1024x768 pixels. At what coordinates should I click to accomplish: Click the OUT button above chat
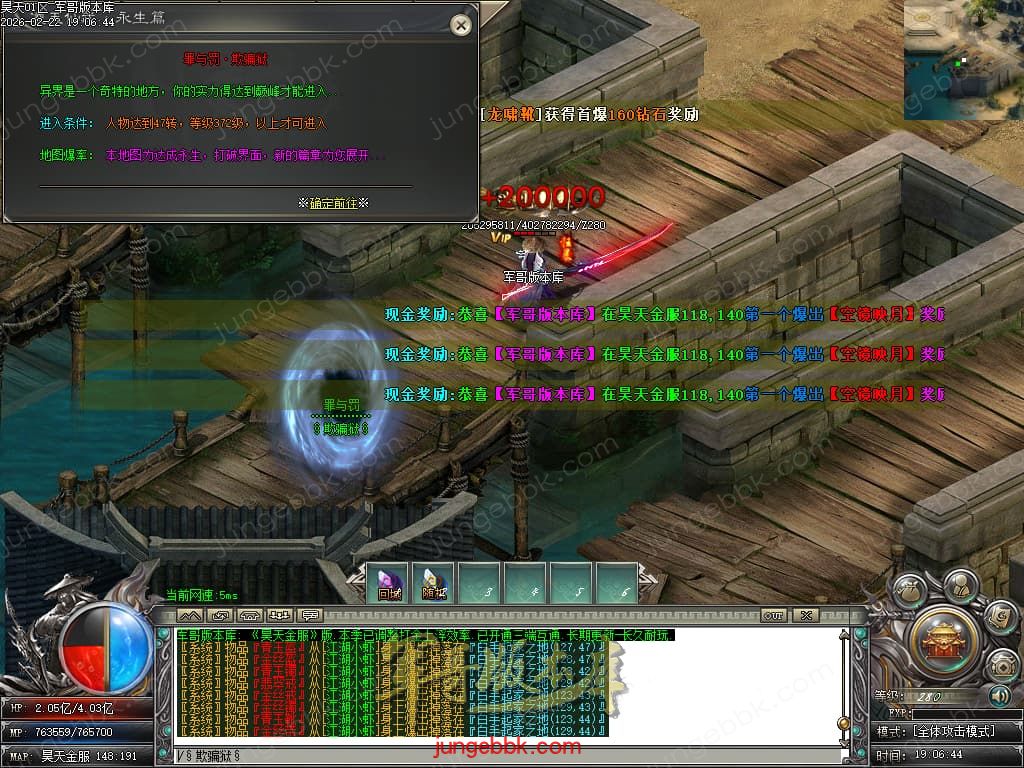coord(773,615)
